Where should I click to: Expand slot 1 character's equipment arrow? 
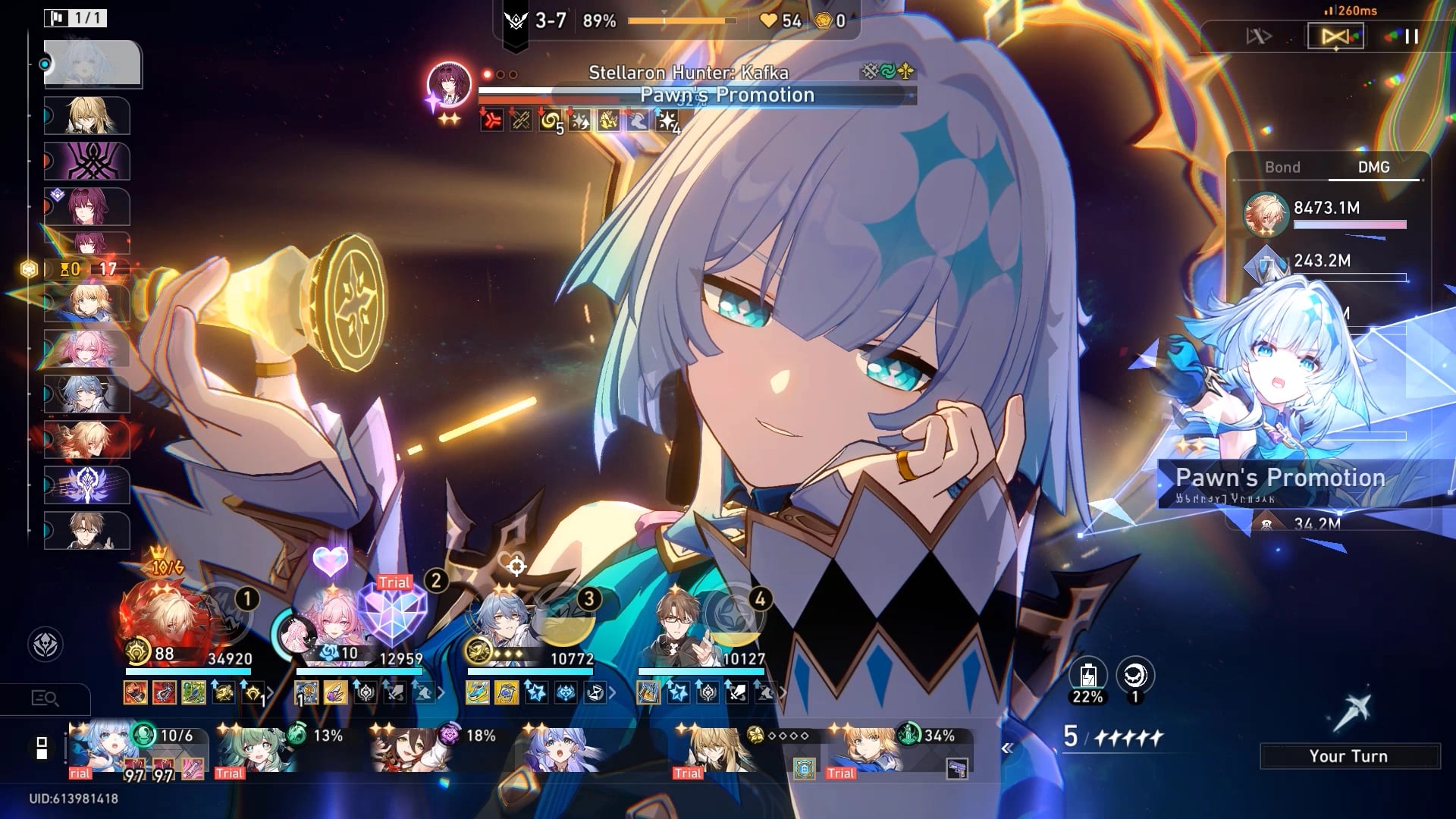pos(270,692)
